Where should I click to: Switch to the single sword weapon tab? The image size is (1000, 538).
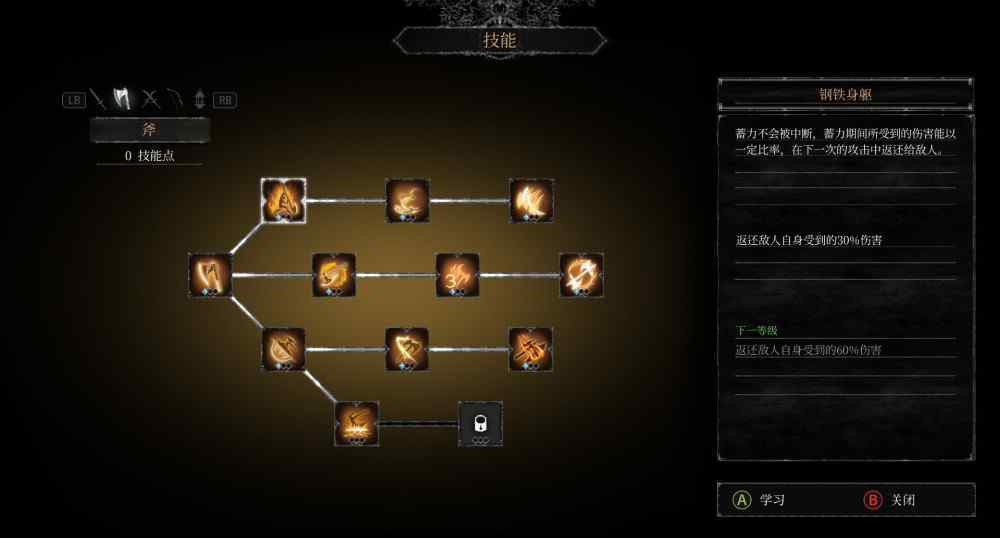[x=97, y=99]
